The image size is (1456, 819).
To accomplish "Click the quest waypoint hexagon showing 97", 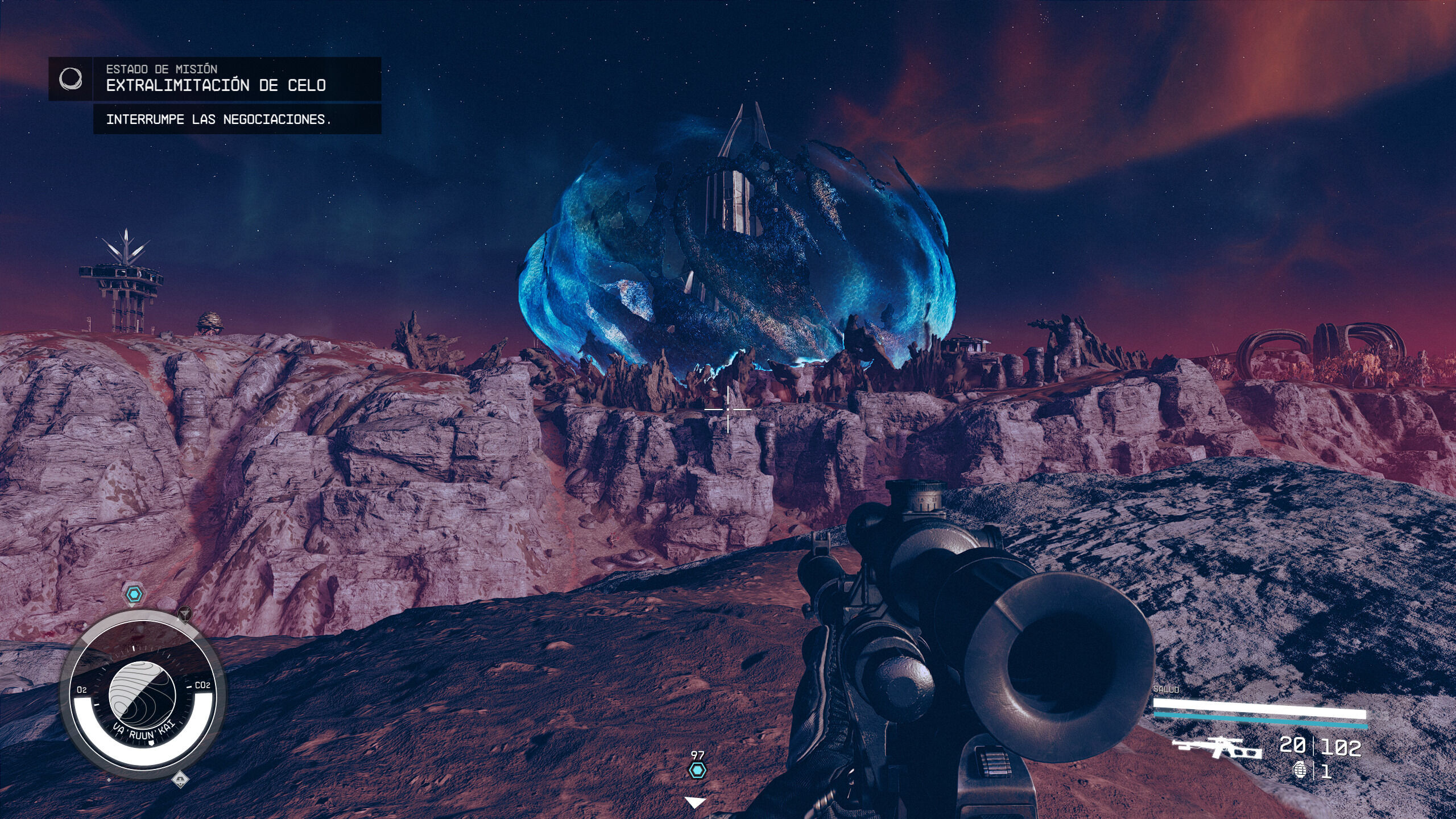I will click(x=697, y=770).
